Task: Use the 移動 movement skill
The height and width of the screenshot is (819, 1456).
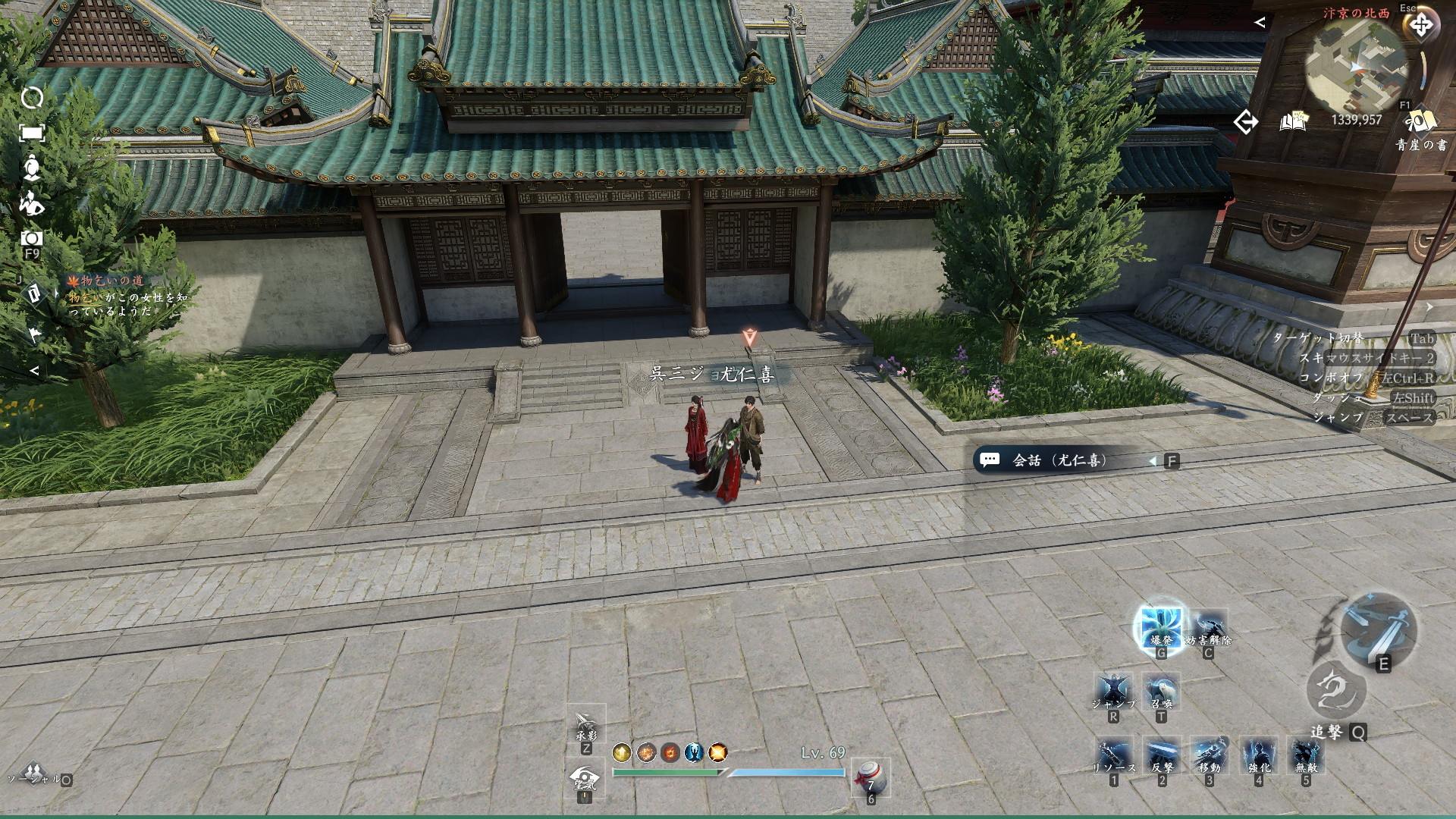Action: pos(1210,756)
